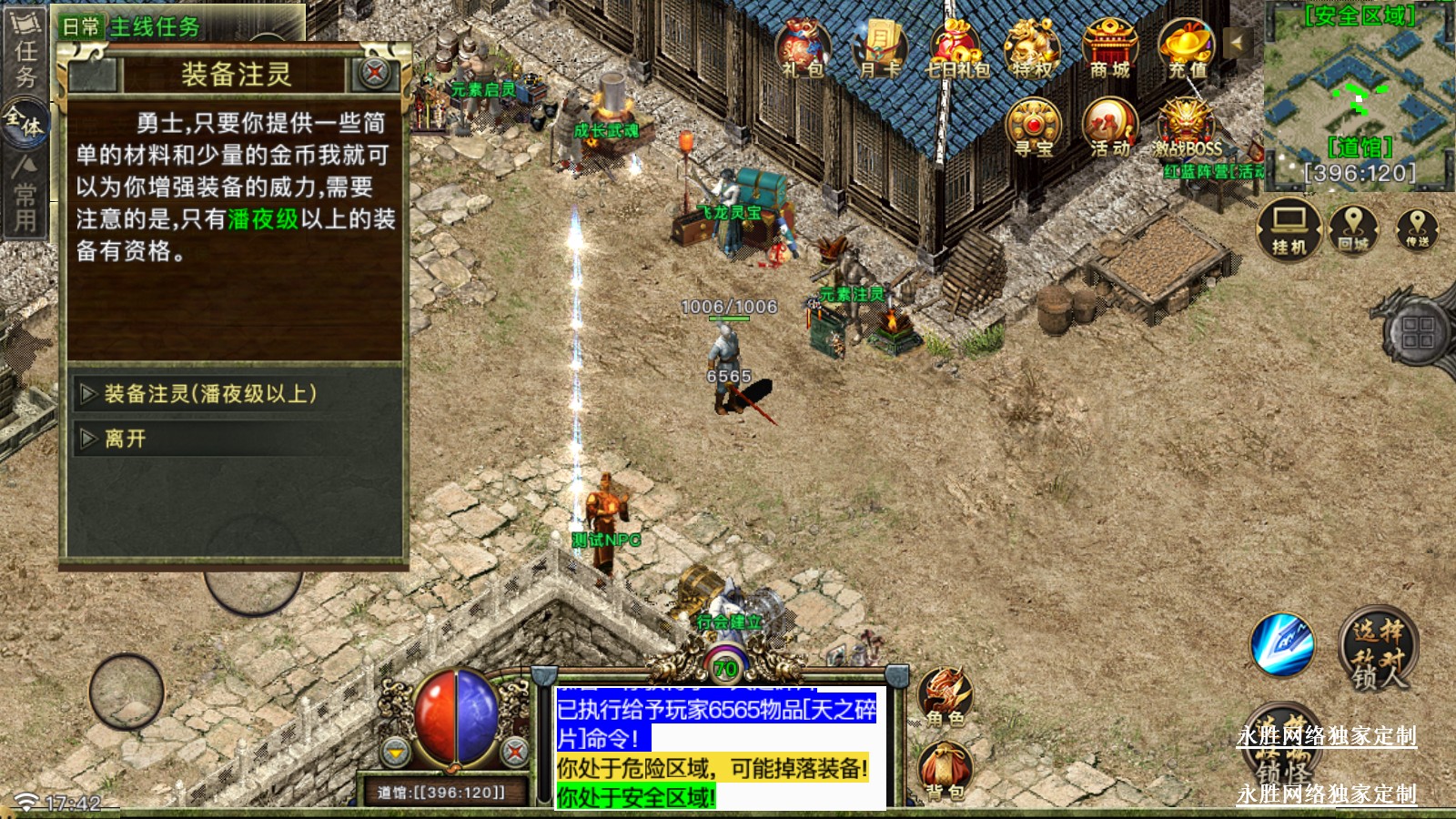Switch to the 主线任务 tab
The width and height of the screenshot is (1456, 819).
pyautogui.click(x=155, y=26)
